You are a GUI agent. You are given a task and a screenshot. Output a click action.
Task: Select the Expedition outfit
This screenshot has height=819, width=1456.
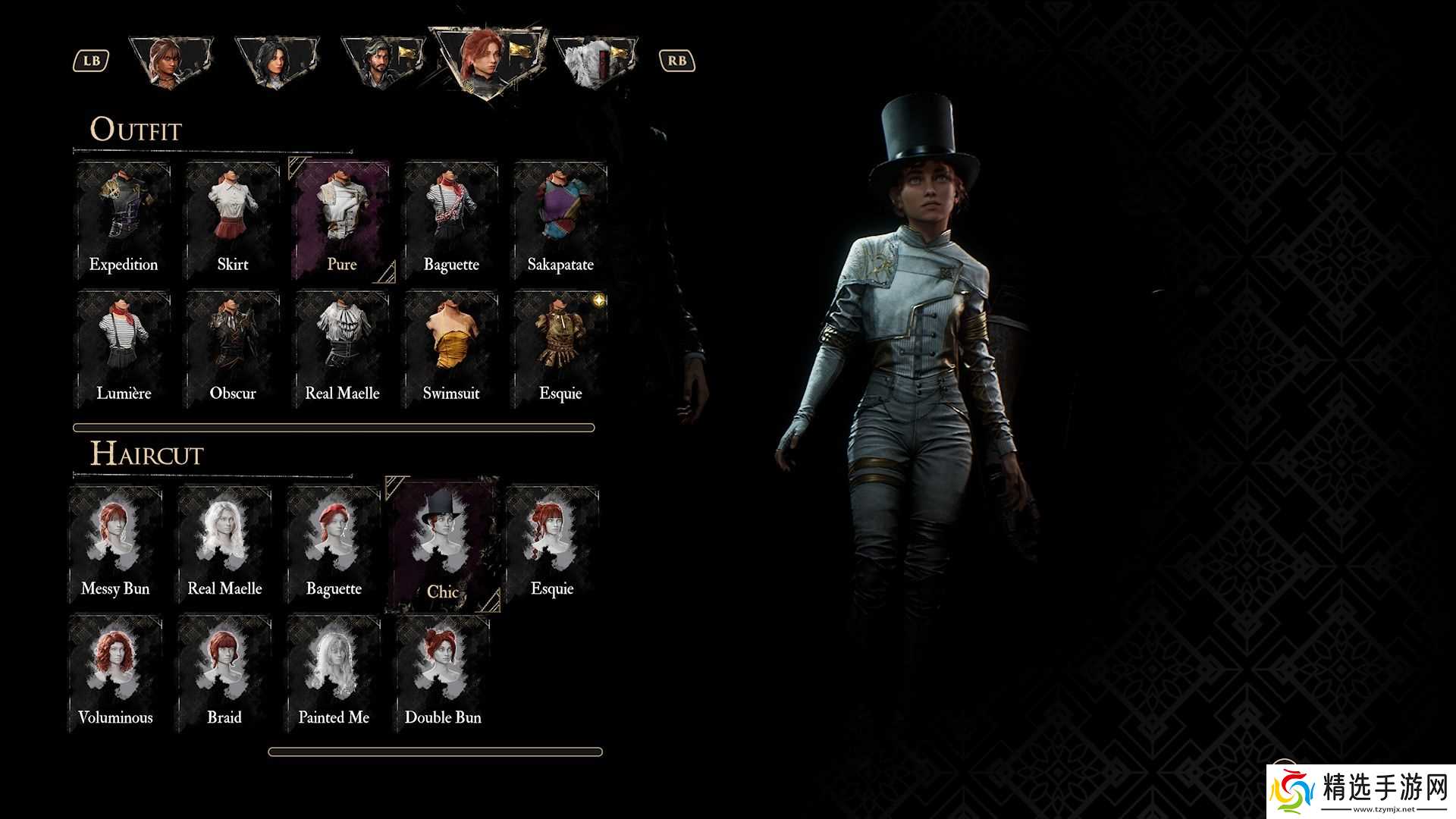point(124,221)
